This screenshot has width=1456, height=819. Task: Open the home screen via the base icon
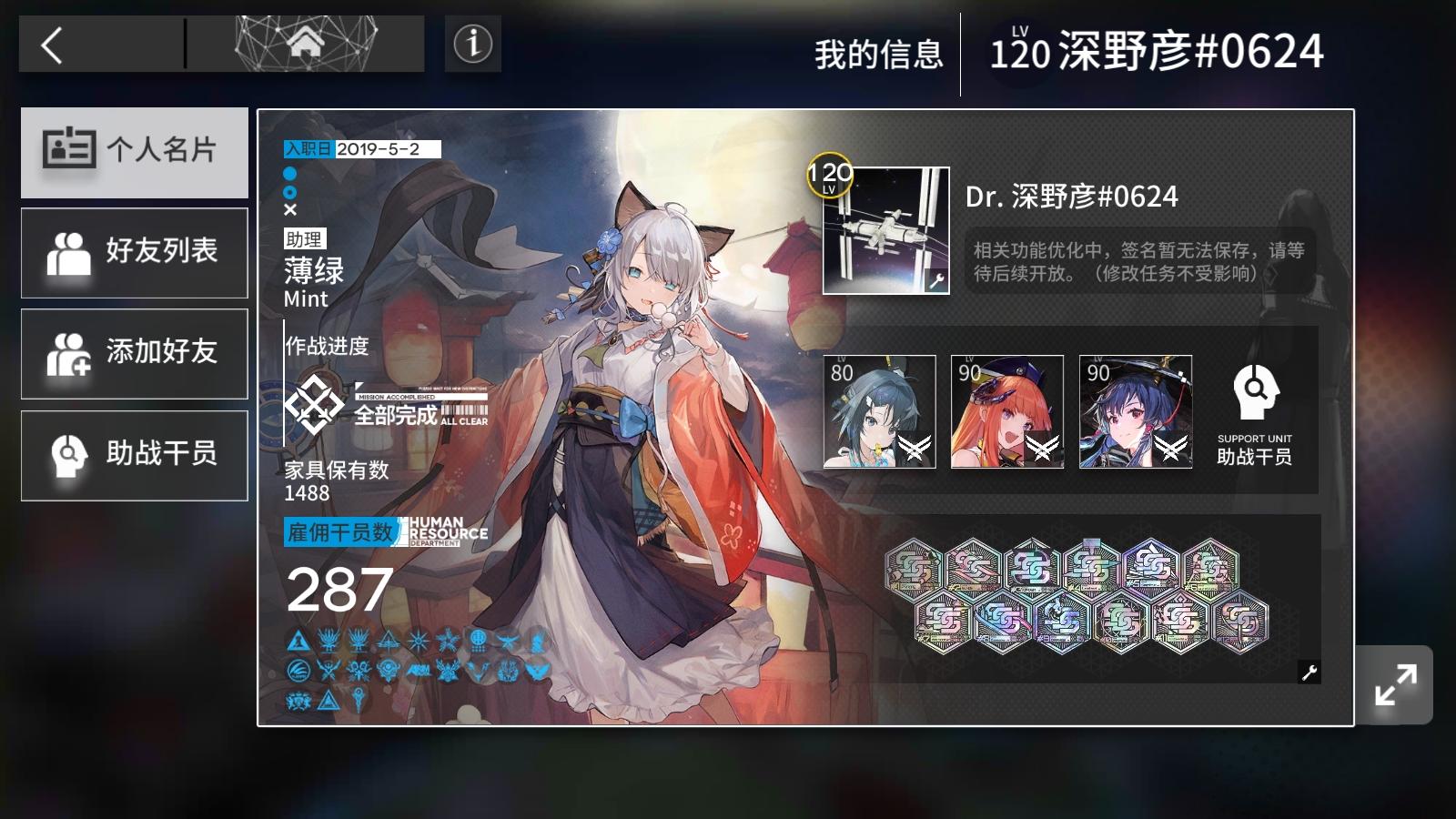(308, 41)
